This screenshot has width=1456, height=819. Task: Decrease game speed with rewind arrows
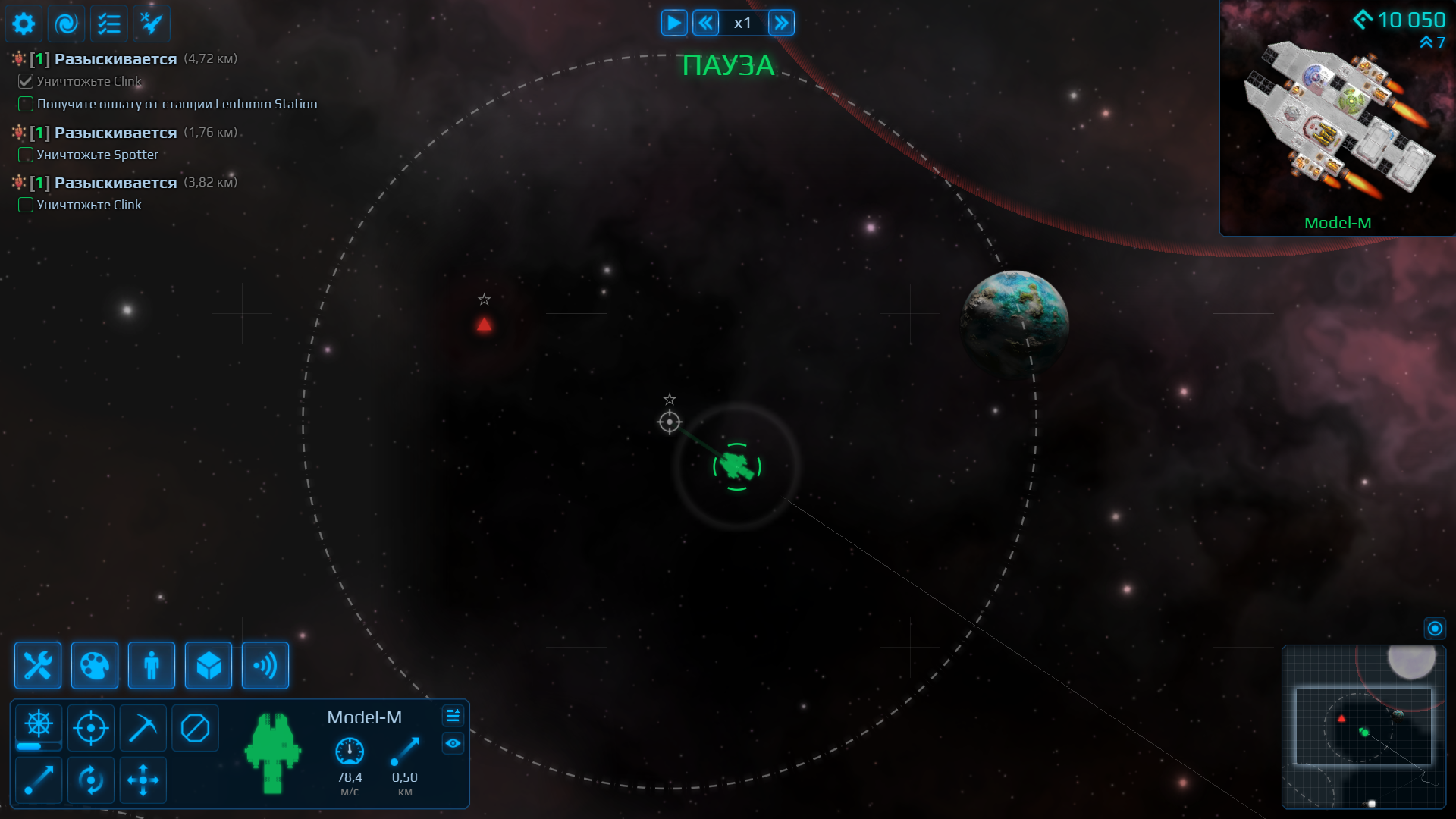[706, 23]
